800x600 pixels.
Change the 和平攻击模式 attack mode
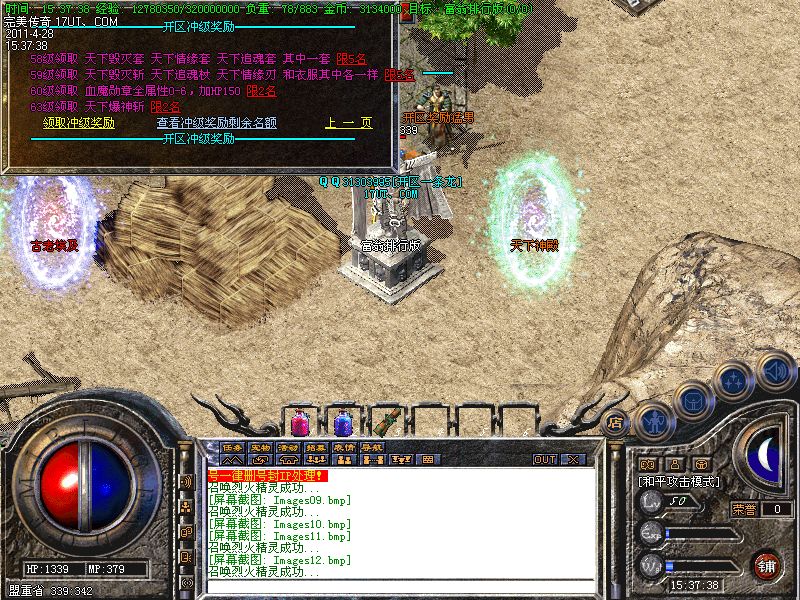coord(680,481)
